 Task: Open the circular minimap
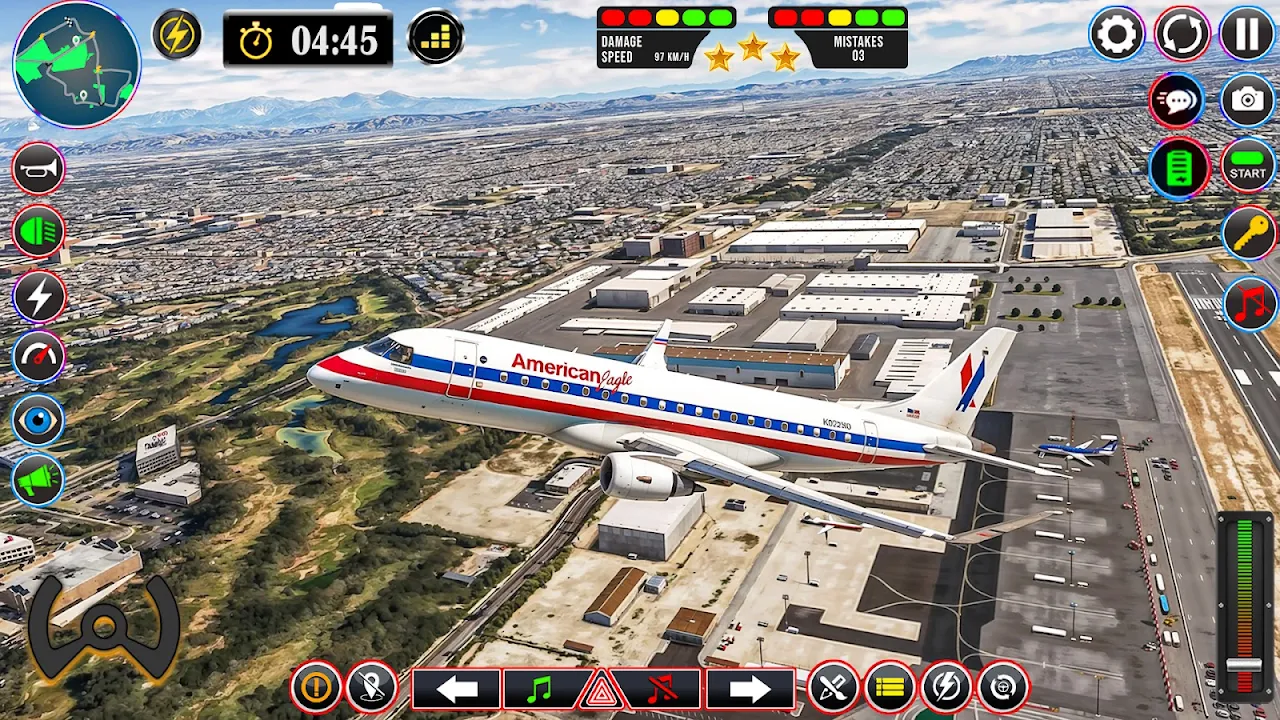click(77, 64)
